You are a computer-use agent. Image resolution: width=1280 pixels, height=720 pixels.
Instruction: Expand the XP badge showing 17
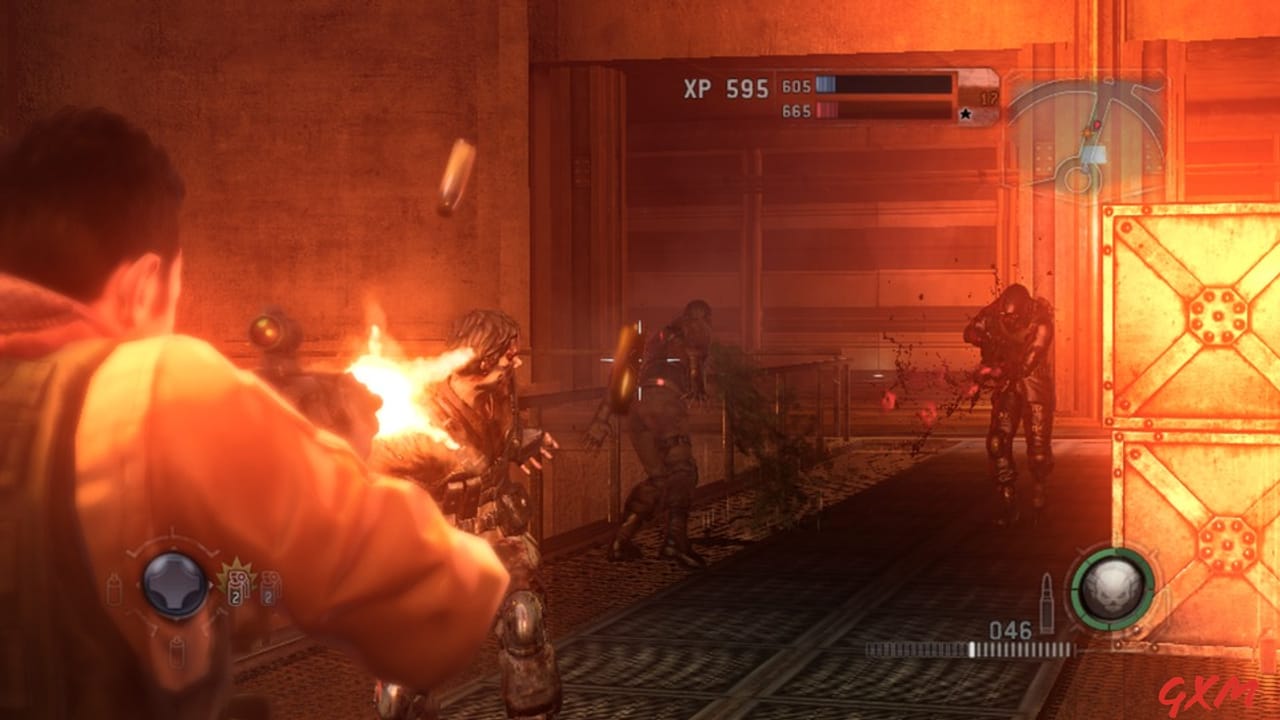point(988,97)
